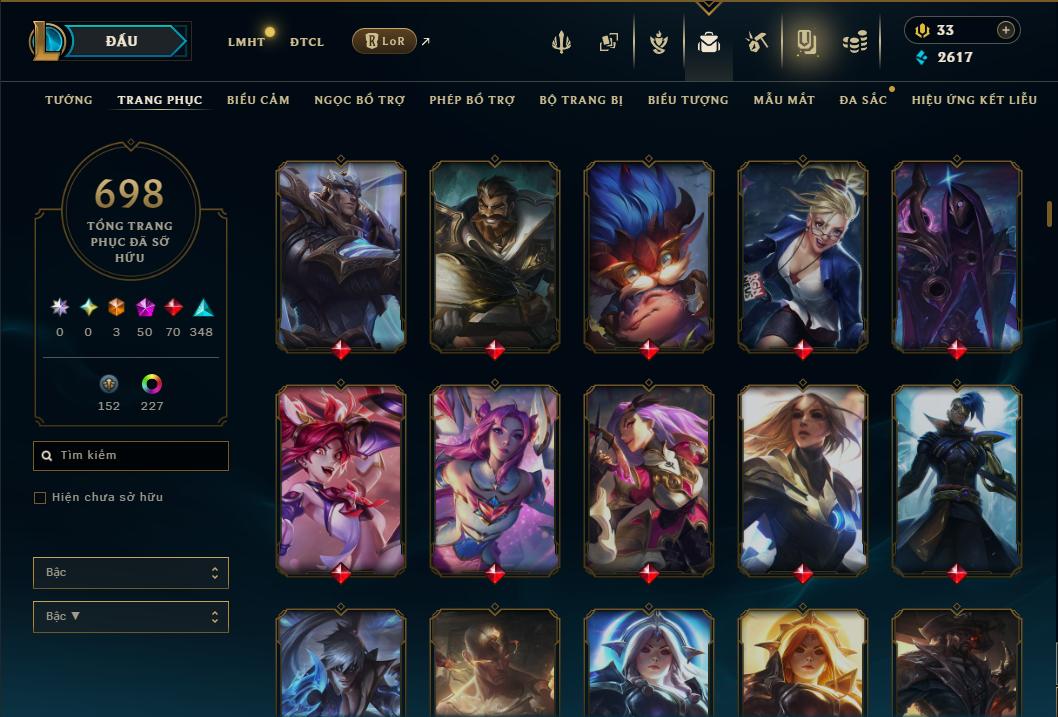Click the ĐẤU play button

tap(121, 41)
